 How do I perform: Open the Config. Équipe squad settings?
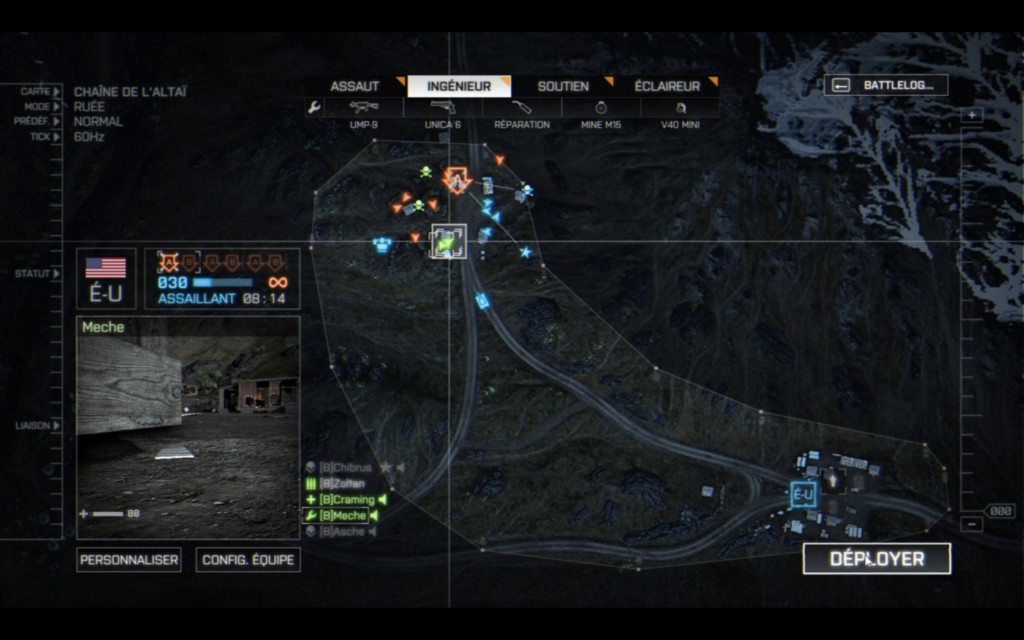248,560
